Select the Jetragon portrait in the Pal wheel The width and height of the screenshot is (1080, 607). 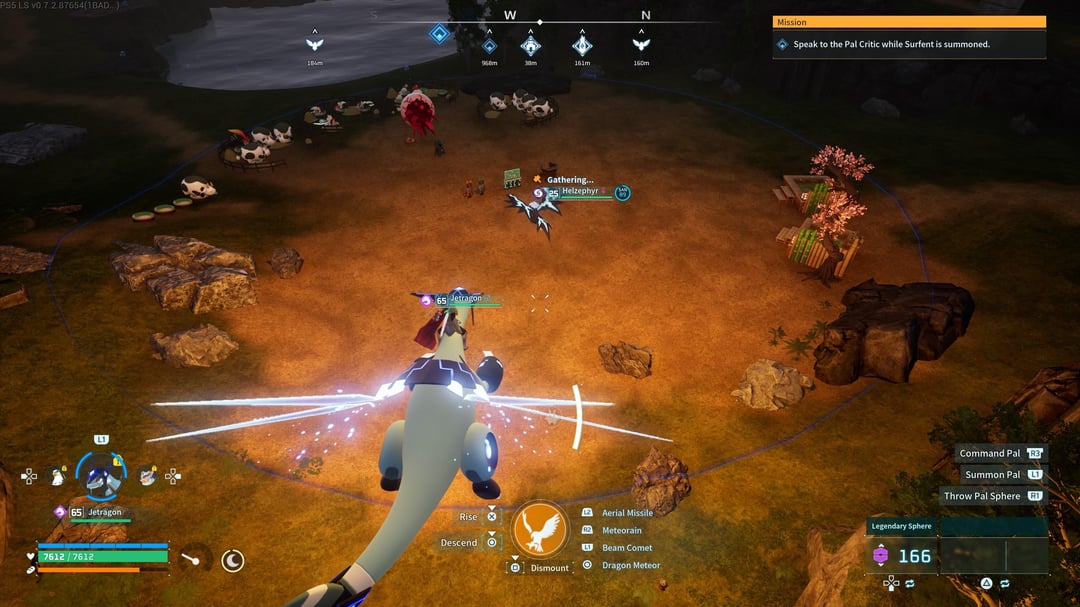(x=101, y=477)
